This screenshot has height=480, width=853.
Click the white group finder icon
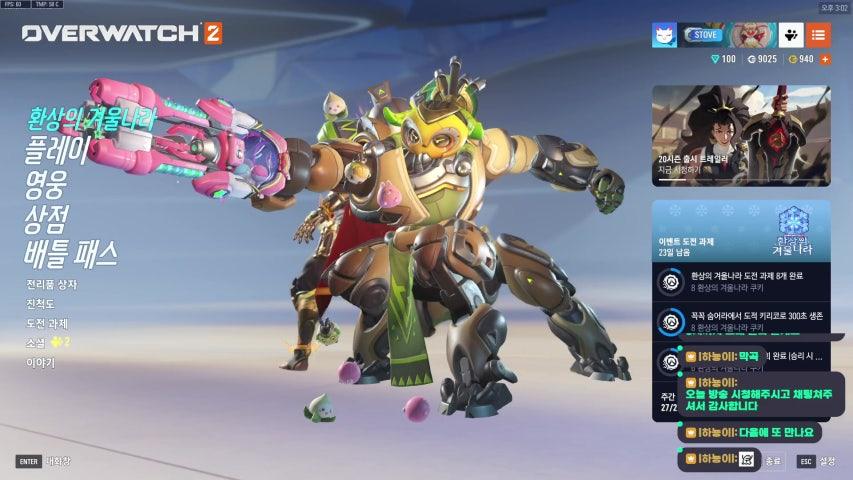coord(792,35)
